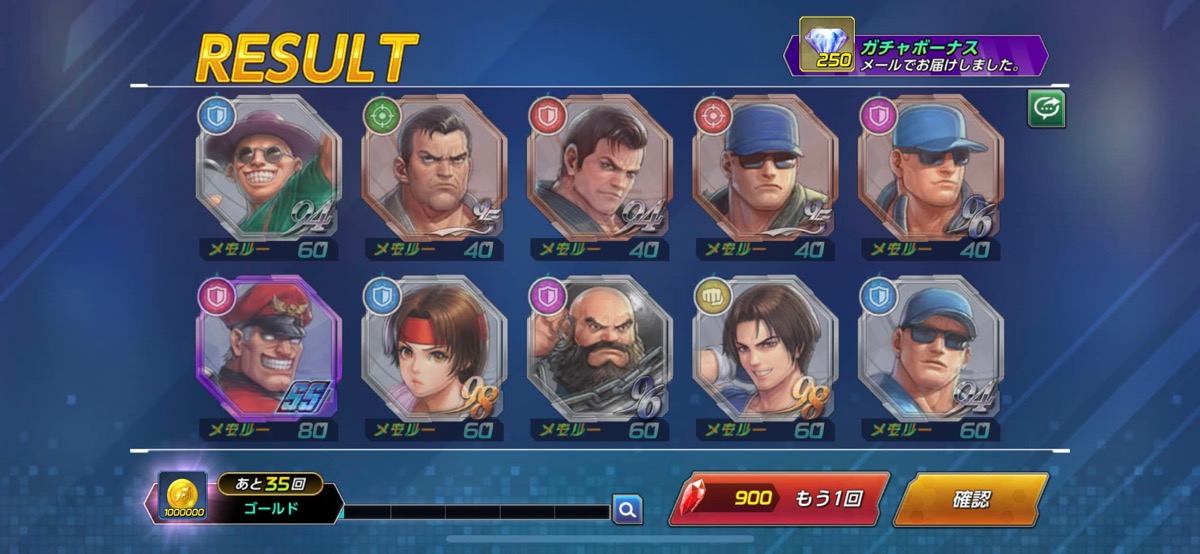The image size is (1200, 554).
Task: Choose the blue-cap '96 fighter card
Action: click(x=931, y=168)
